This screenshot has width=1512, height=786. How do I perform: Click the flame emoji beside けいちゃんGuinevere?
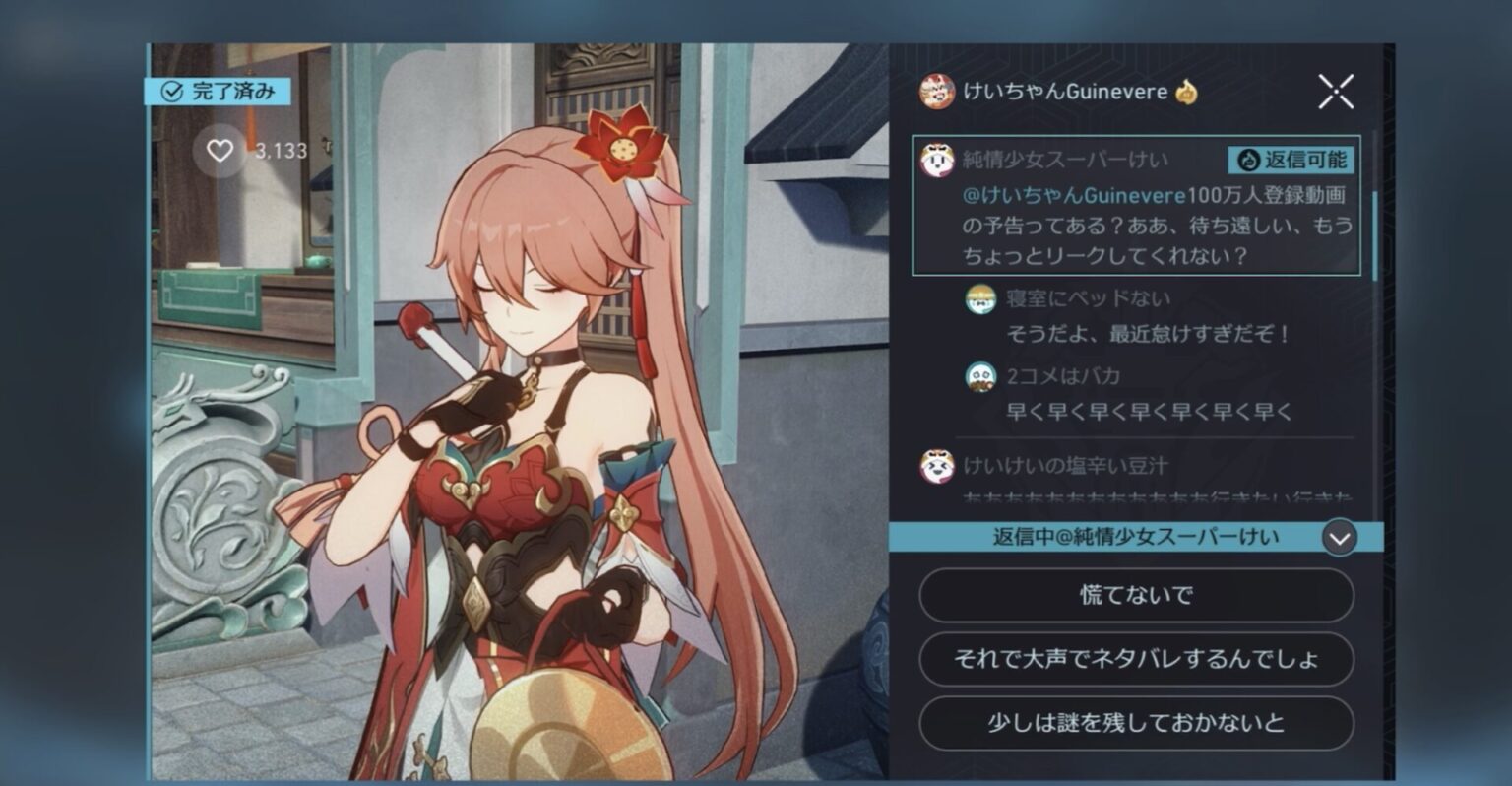pyautogui.click(x=1187, y=92)
